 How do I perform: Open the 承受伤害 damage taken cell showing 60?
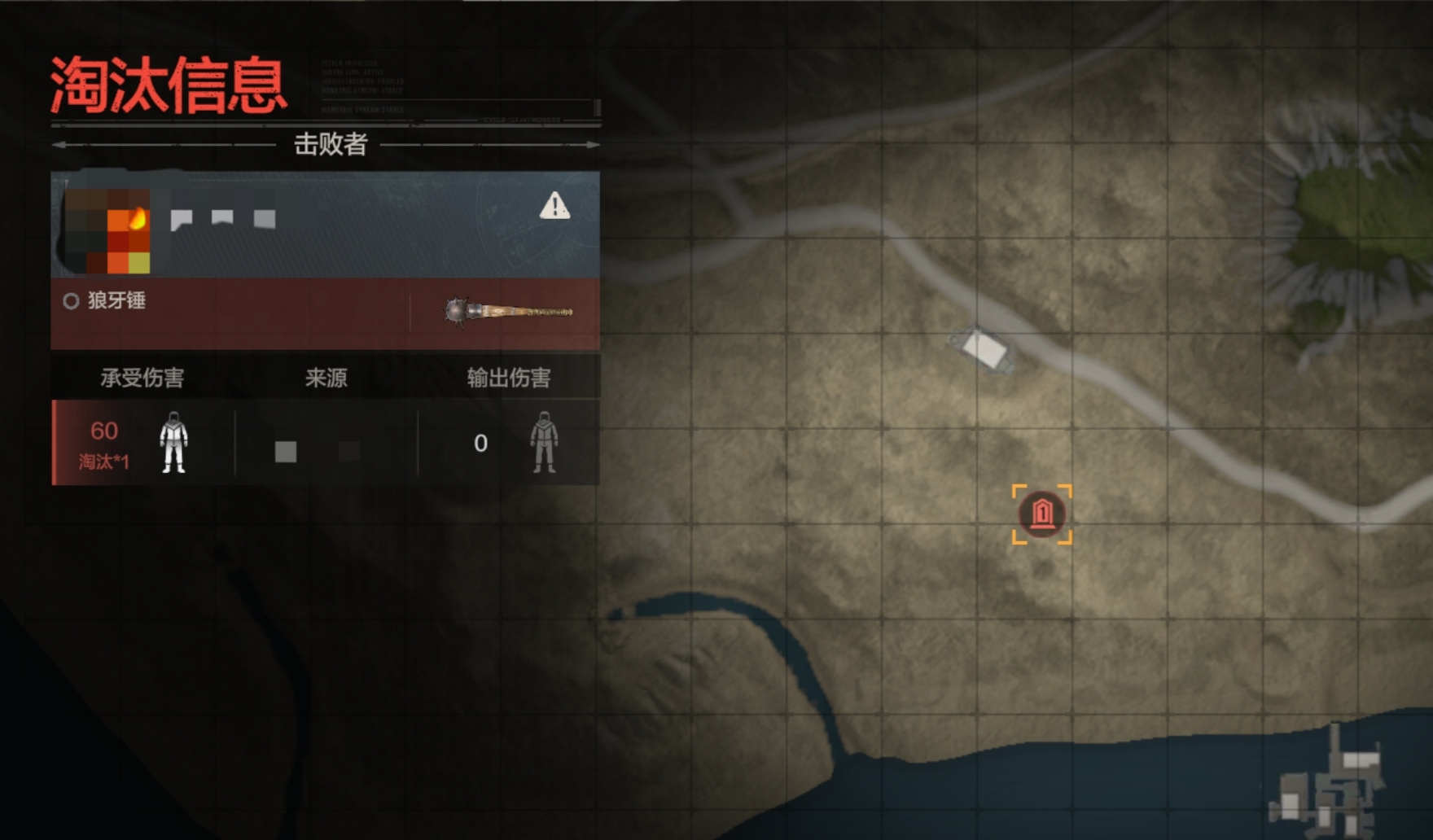[142, 443]
